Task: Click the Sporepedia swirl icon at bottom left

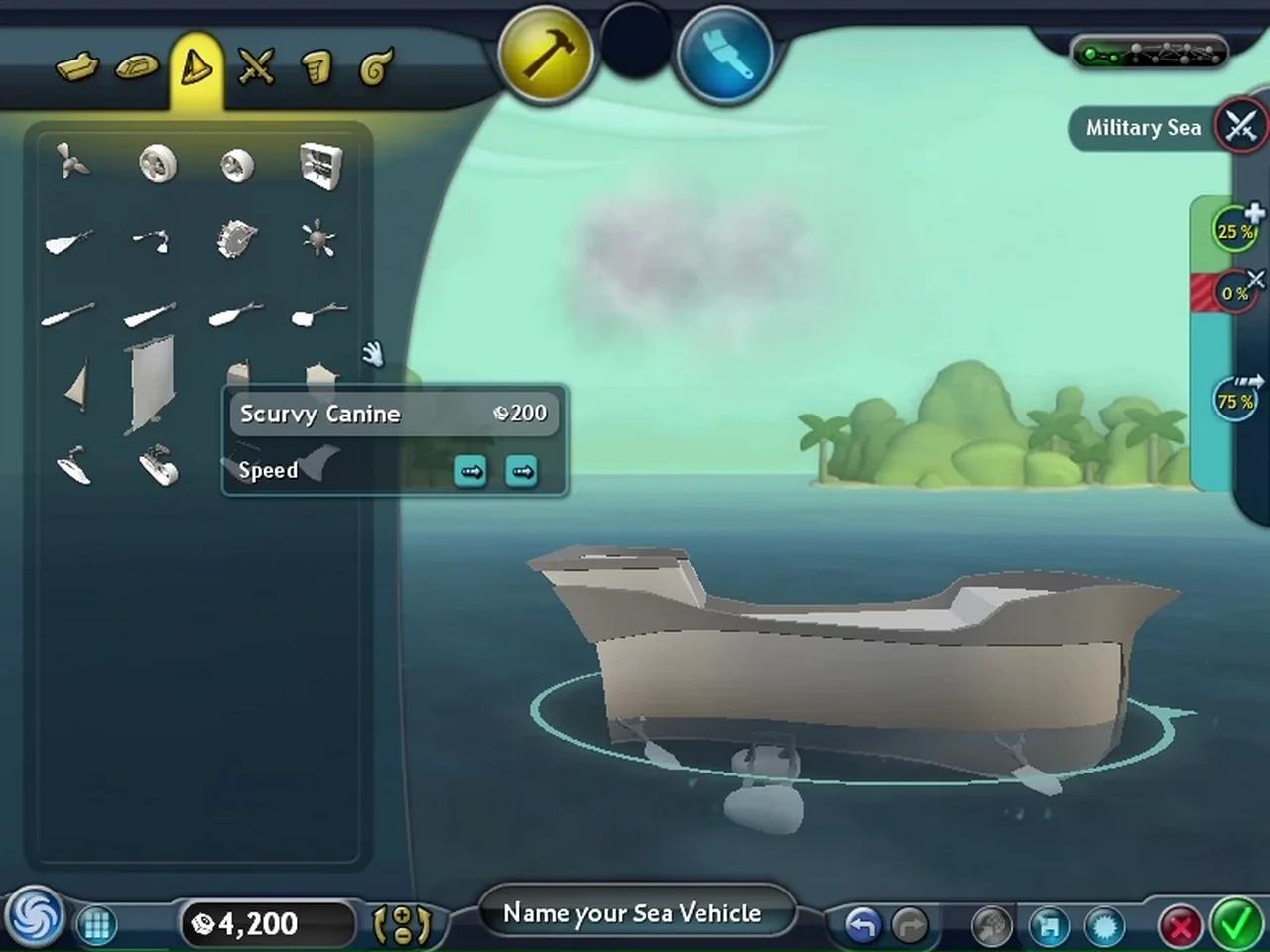Action: (x=33, y=920)
